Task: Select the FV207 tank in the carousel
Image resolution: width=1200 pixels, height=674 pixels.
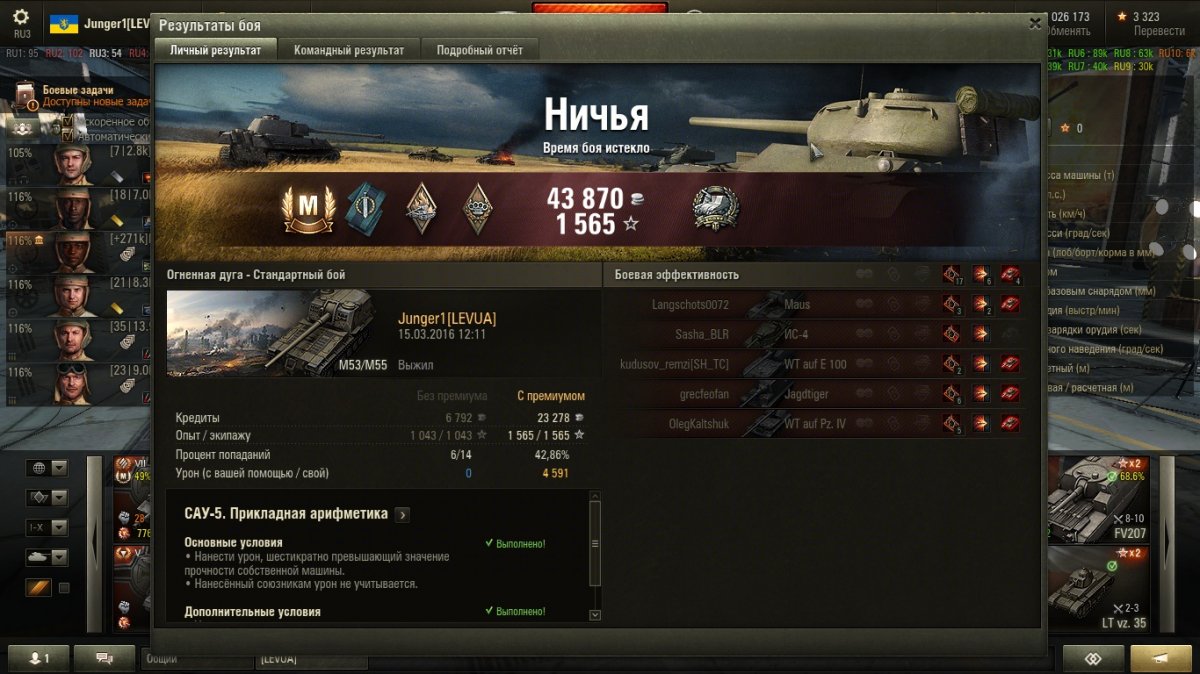Action: (1100, 498)
